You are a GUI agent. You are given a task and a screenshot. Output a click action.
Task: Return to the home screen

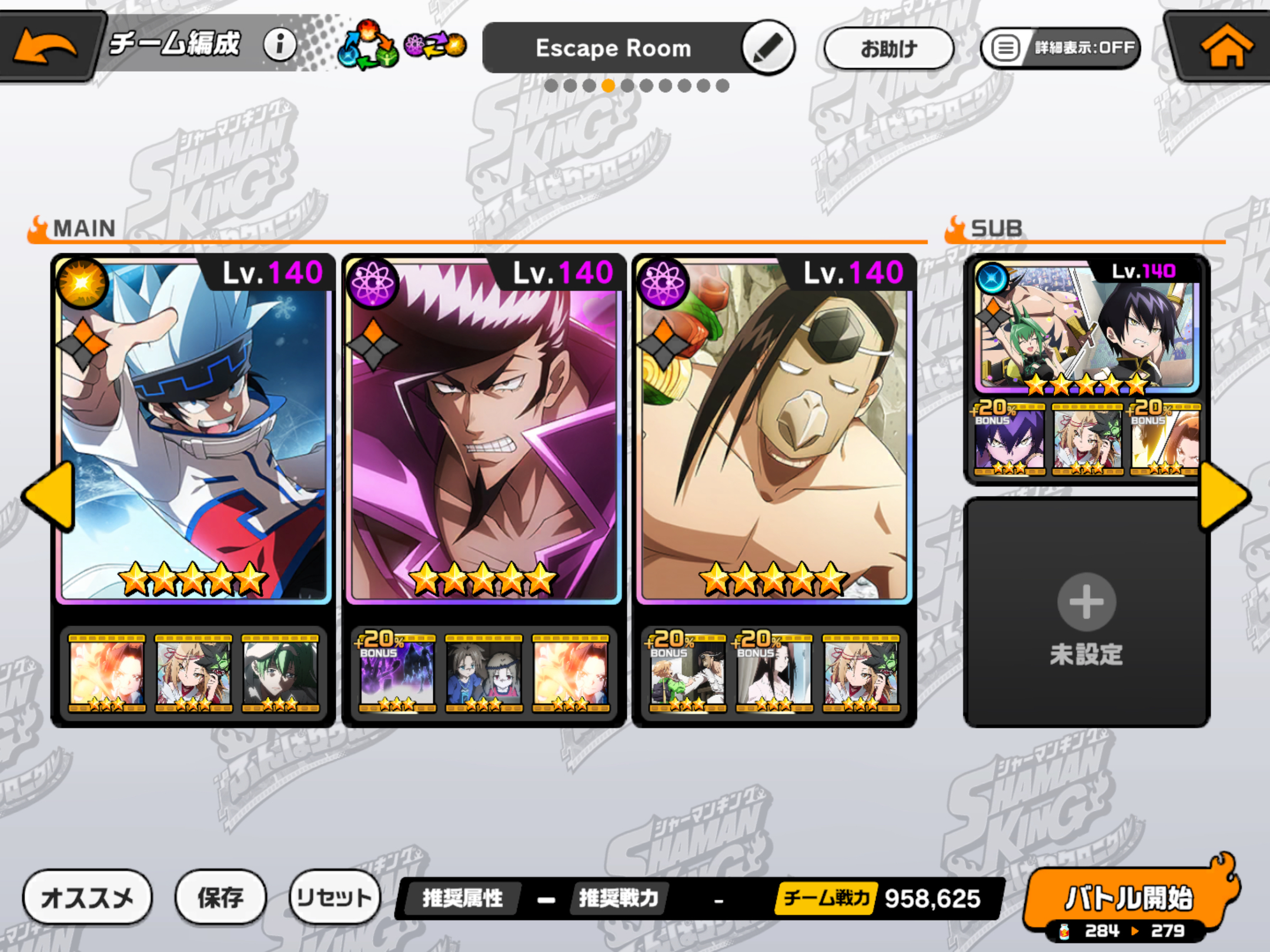(1225, 46)
